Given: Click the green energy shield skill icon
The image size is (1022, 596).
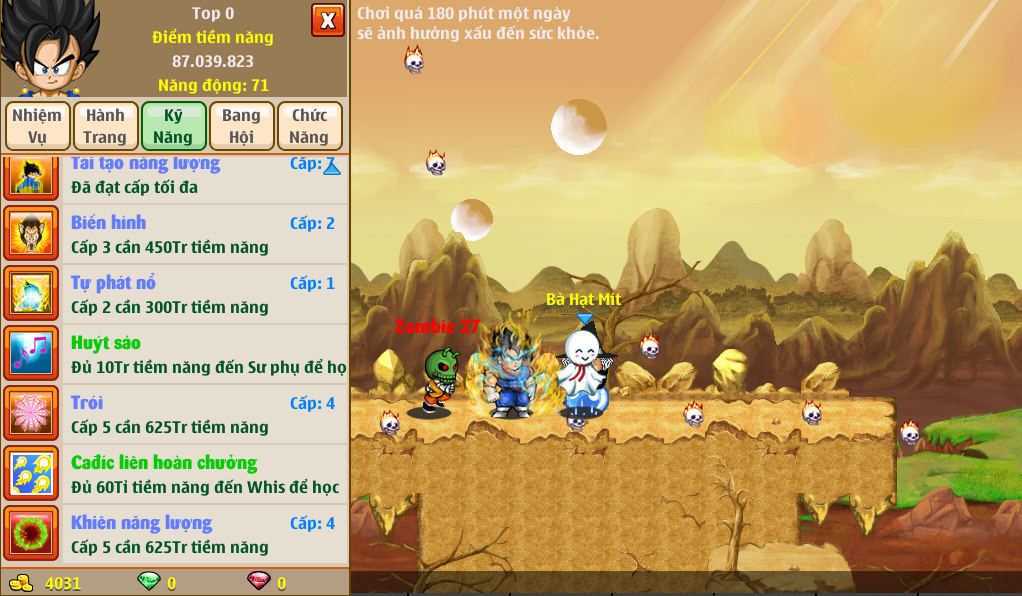Looking at the screenshot, I should [x=32, y=534].
